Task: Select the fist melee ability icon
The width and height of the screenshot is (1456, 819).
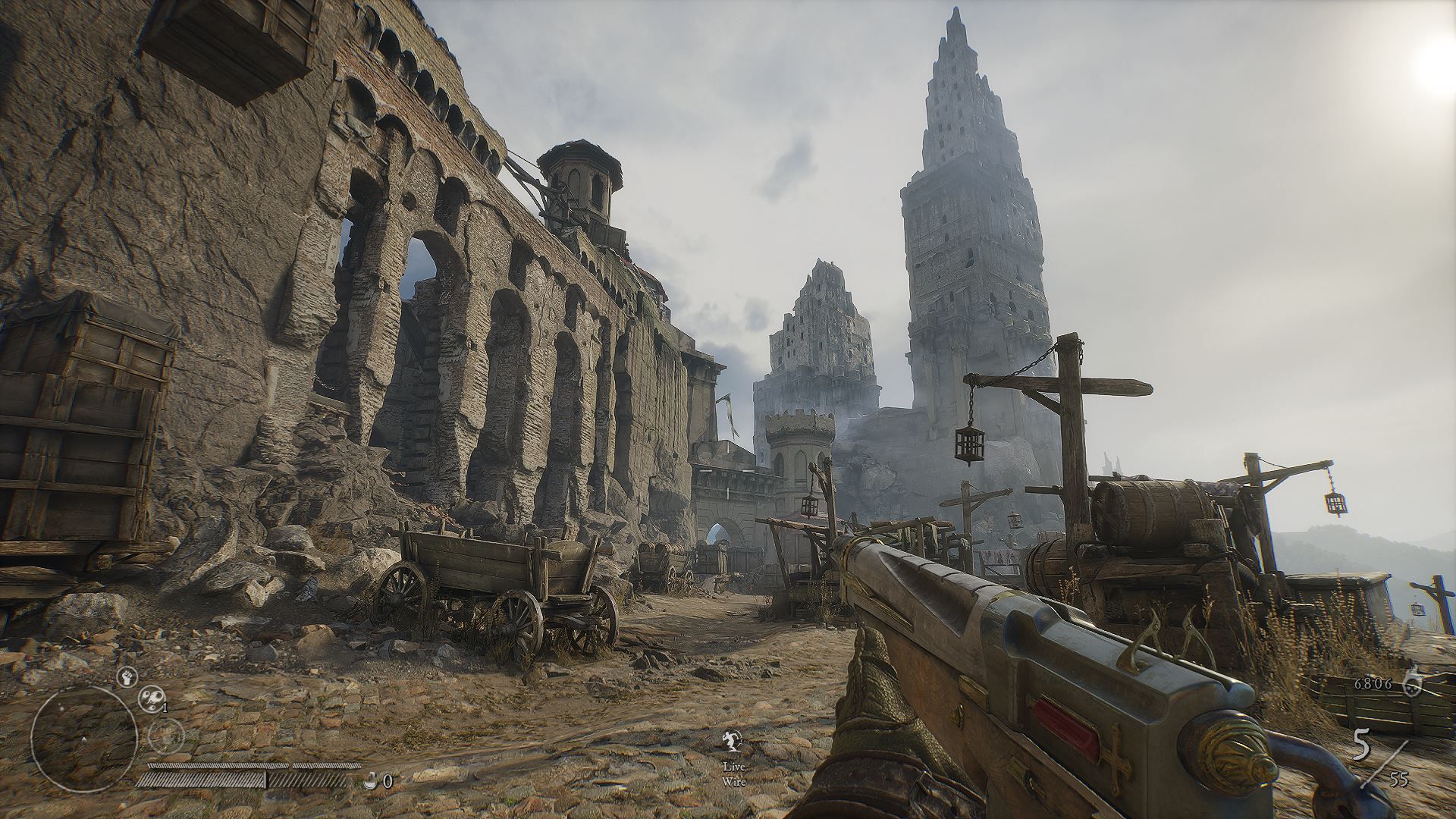Action: [x=127, y=675]
